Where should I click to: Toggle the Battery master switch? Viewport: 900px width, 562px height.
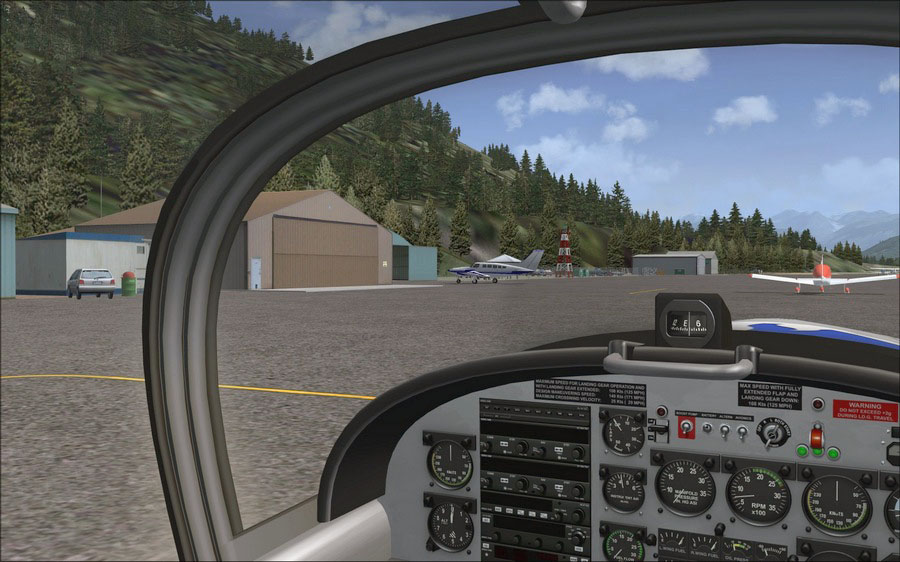tap(706, 430)
